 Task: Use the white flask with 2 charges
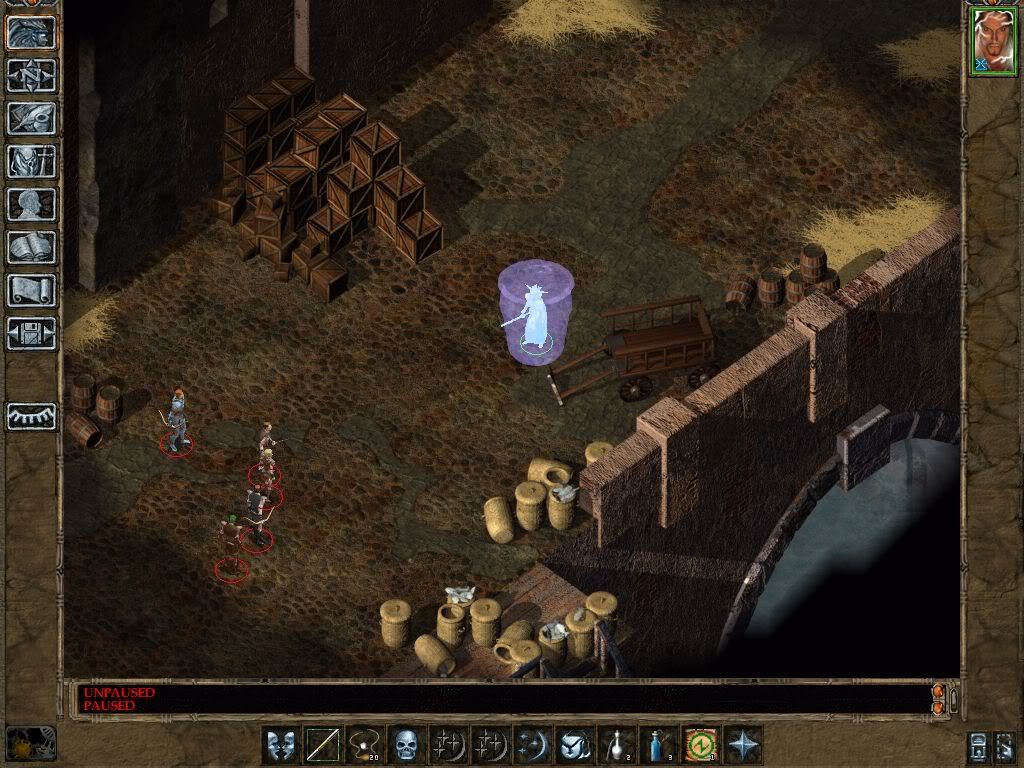(617, 745)
